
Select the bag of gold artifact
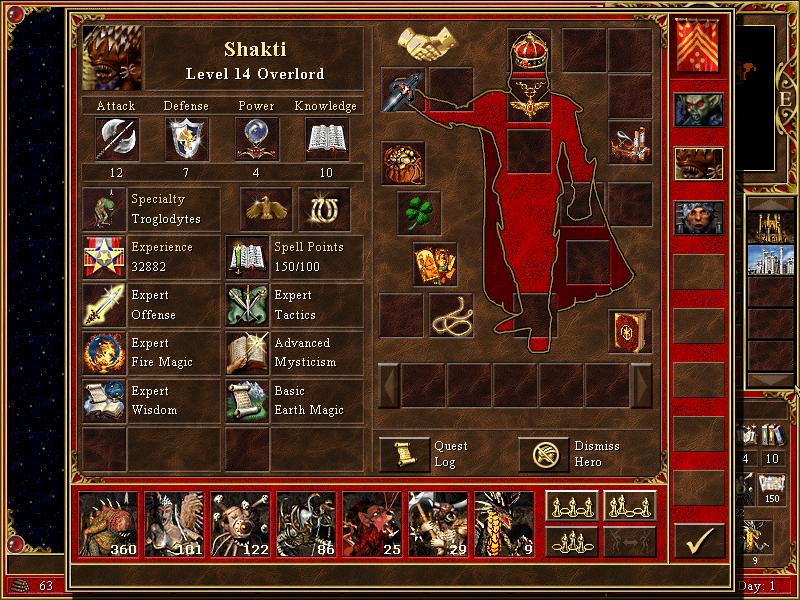[x=403, y=162]
